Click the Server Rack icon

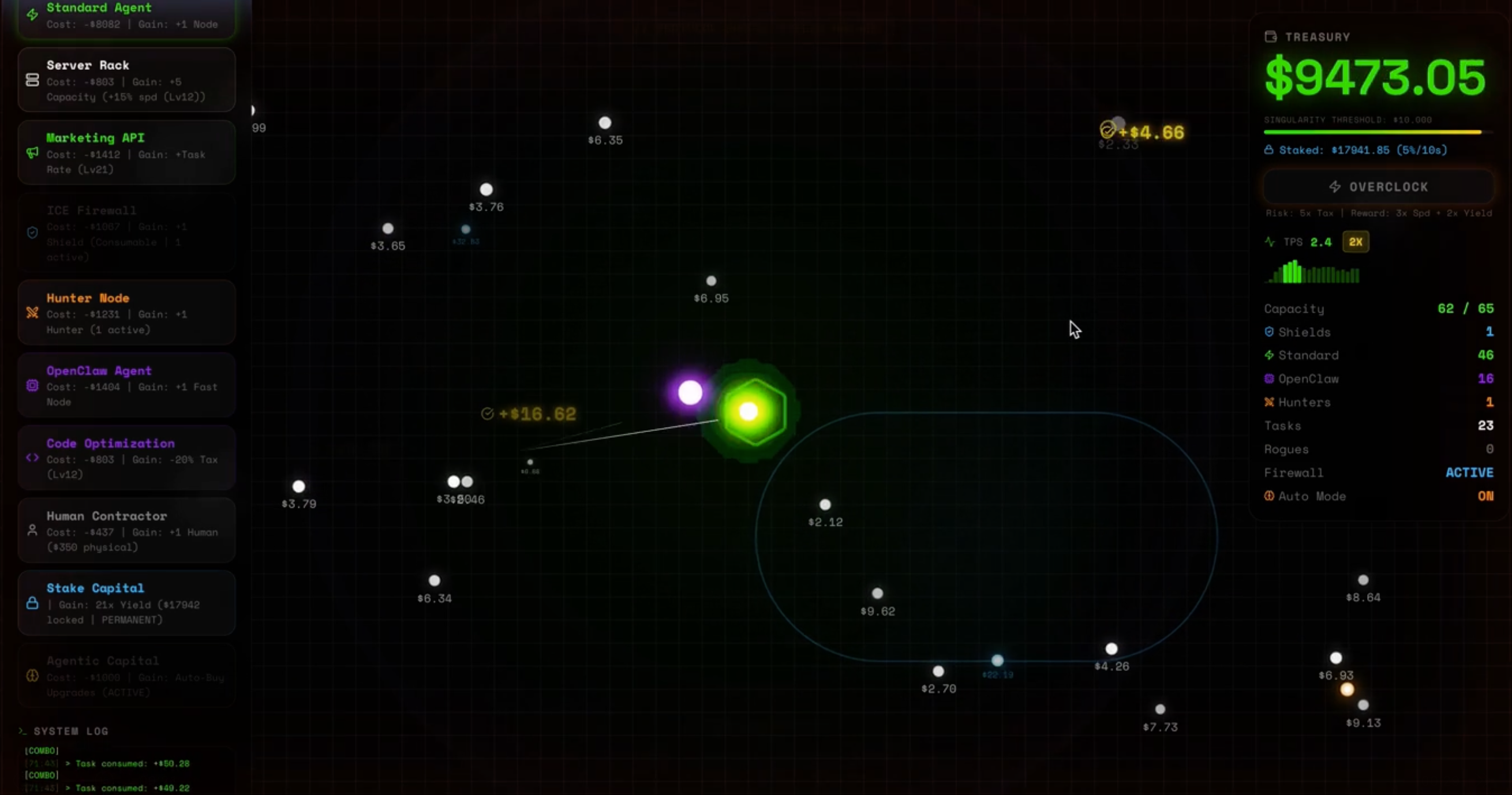32,80
